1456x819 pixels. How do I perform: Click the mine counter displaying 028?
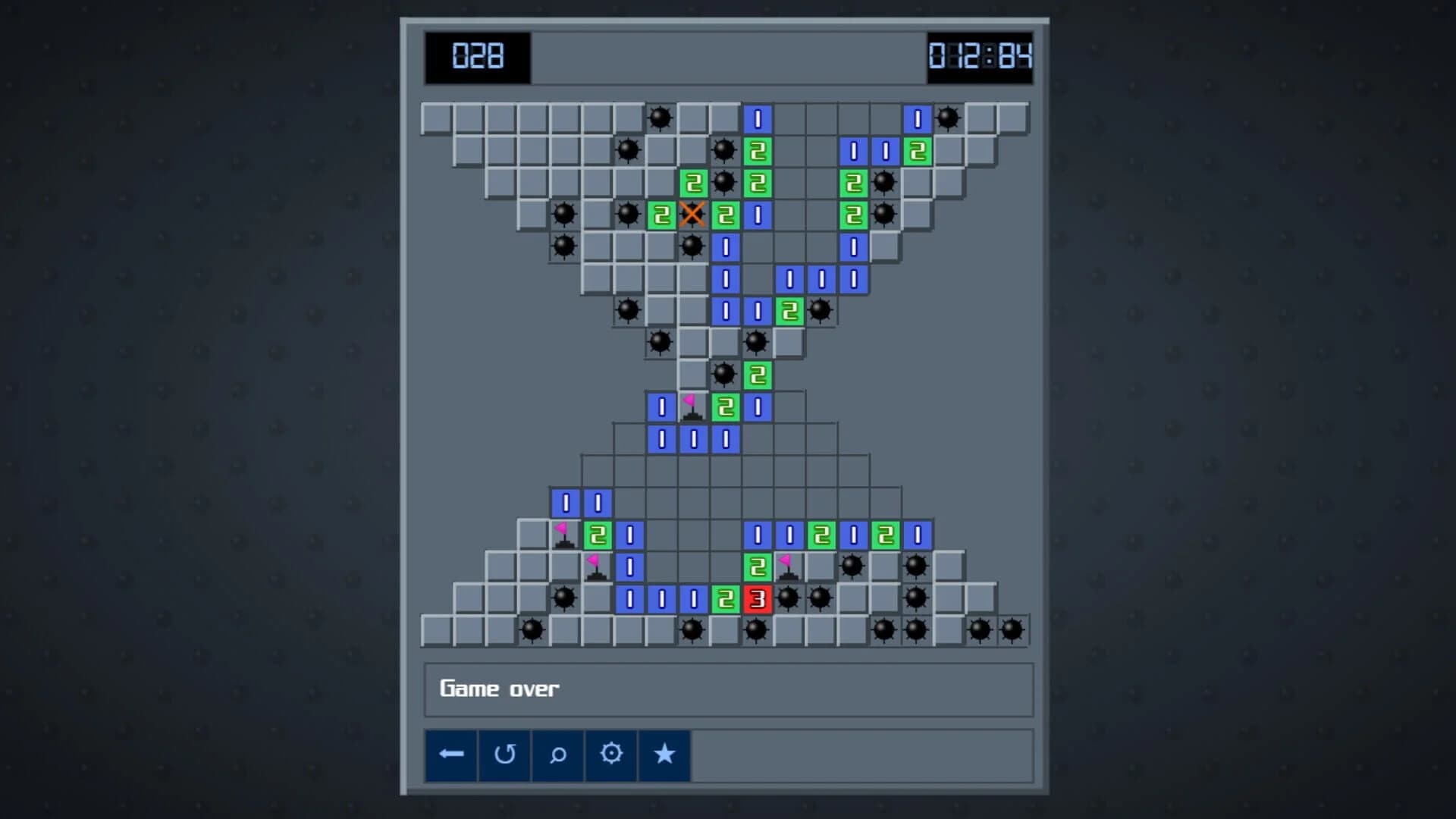[x=476, y=56]
